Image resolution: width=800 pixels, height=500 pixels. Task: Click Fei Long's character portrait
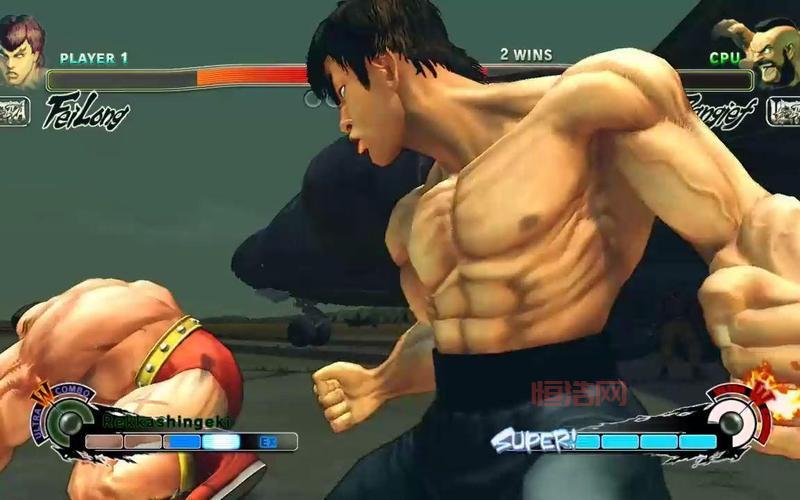tap(22, 50)
